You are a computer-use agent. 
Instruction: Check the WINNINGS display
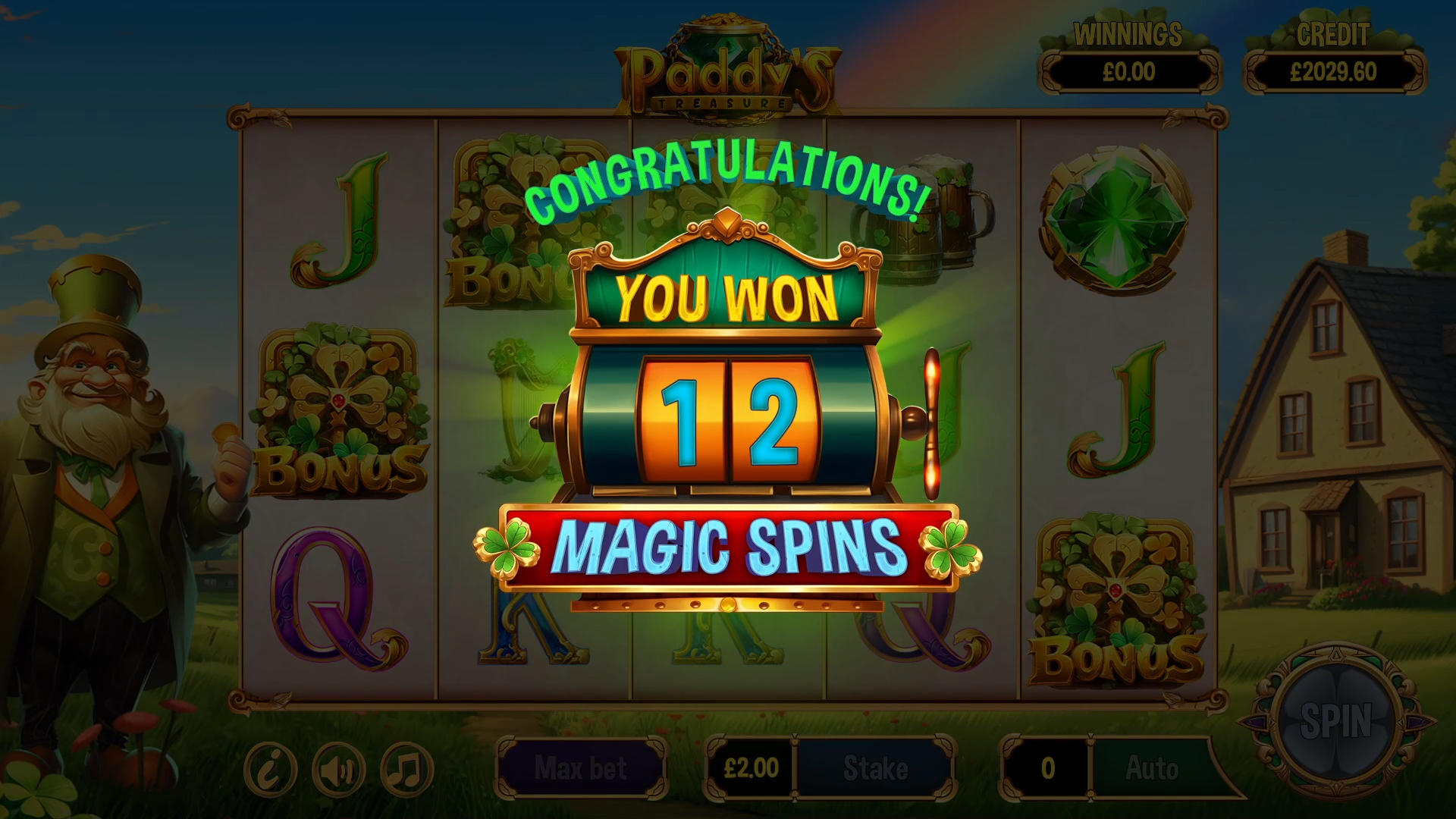click(1128, 72)
